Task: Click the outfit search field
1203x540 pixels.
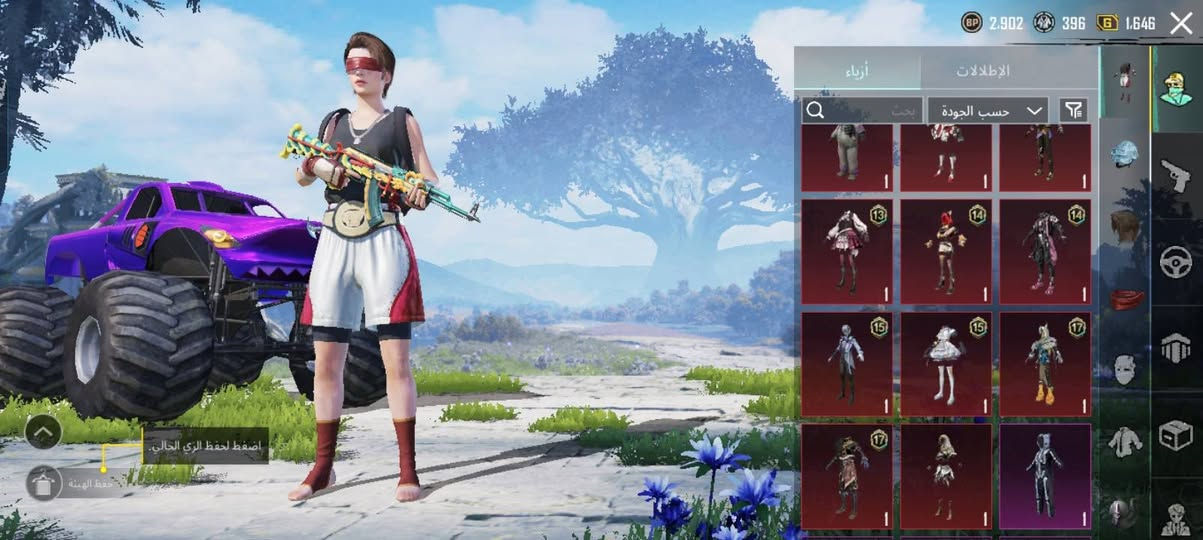Action: click(x=860, y=110)
